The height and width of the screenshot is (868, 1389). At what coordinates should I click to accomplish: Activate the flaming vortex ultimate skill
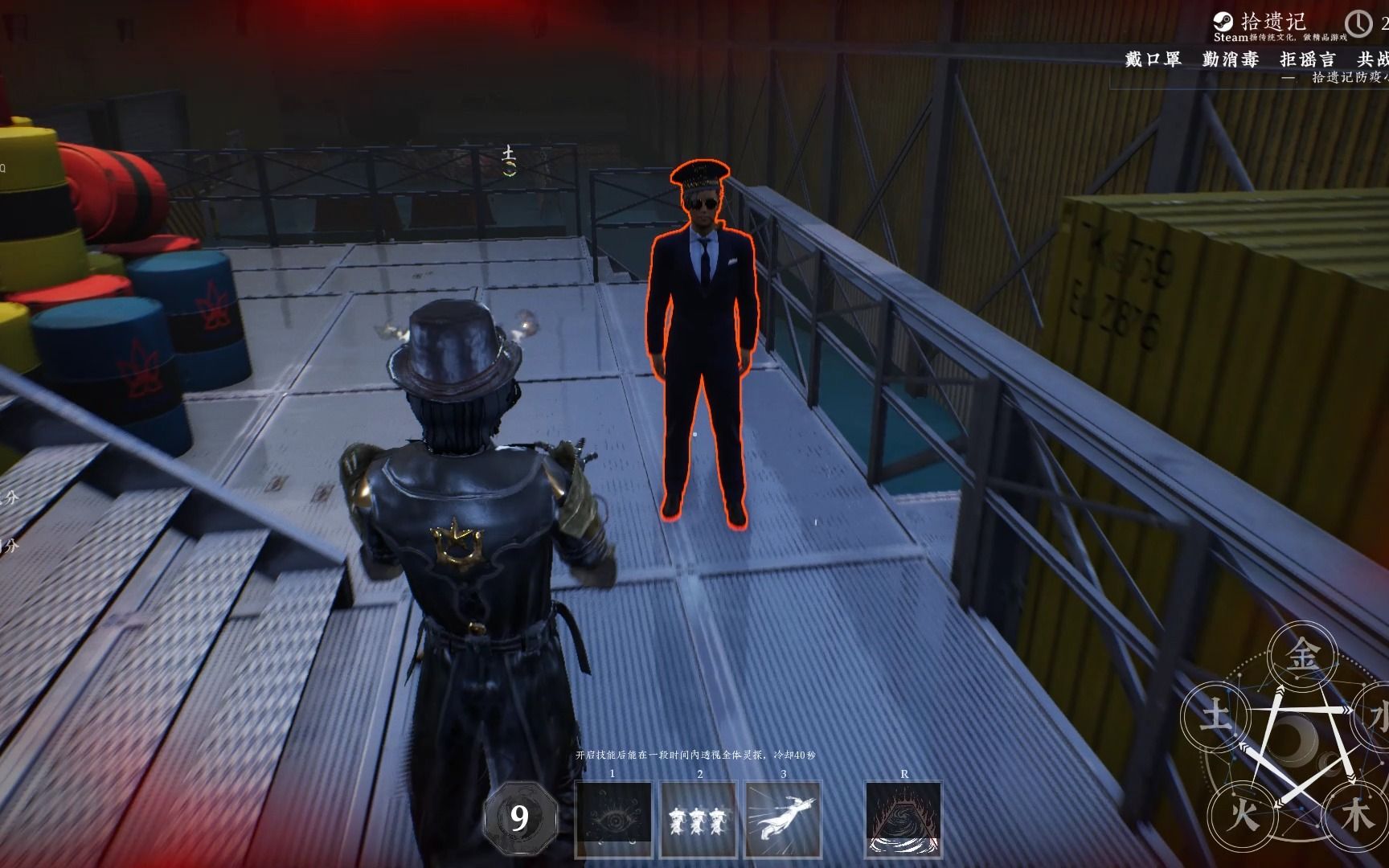click(x=903, y=819)
